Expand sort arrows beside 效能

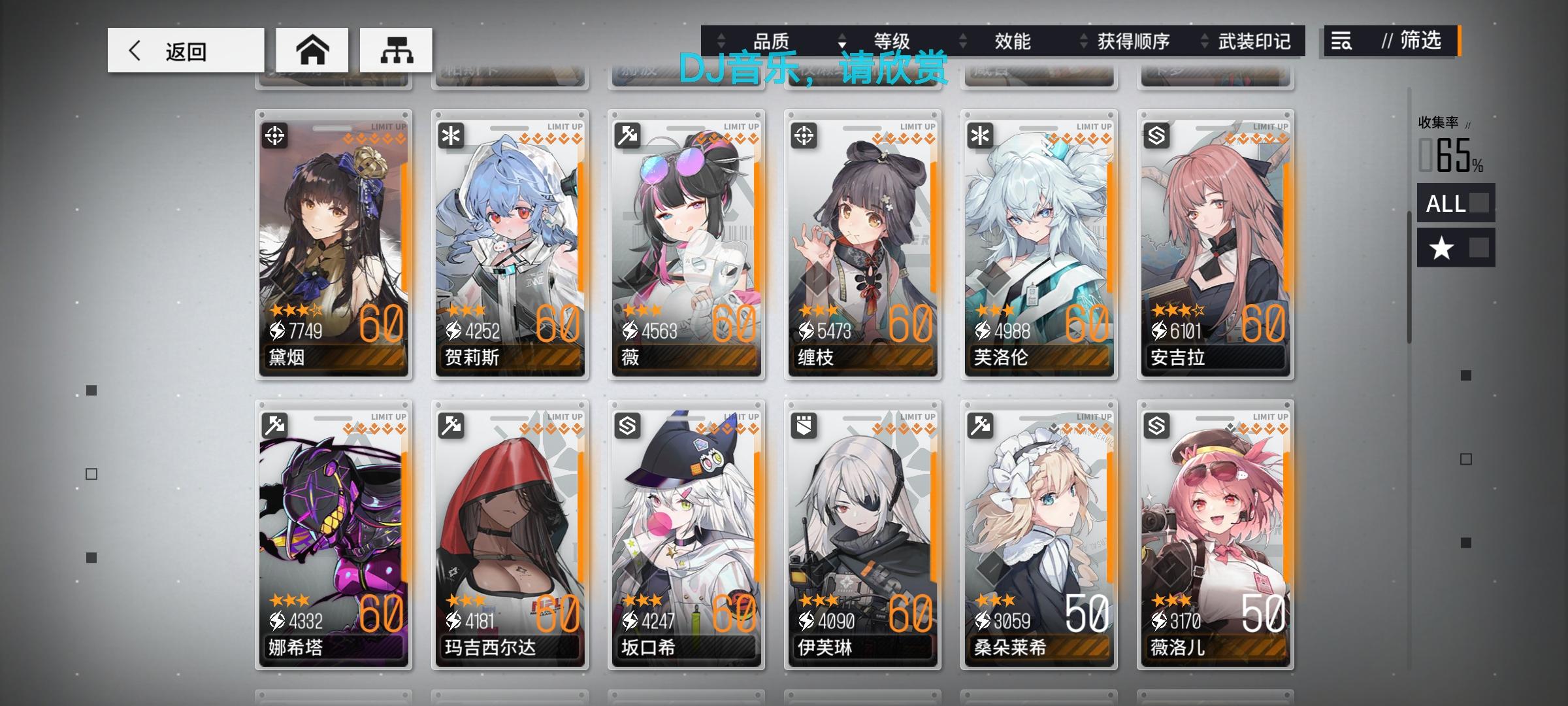[962, 41]
